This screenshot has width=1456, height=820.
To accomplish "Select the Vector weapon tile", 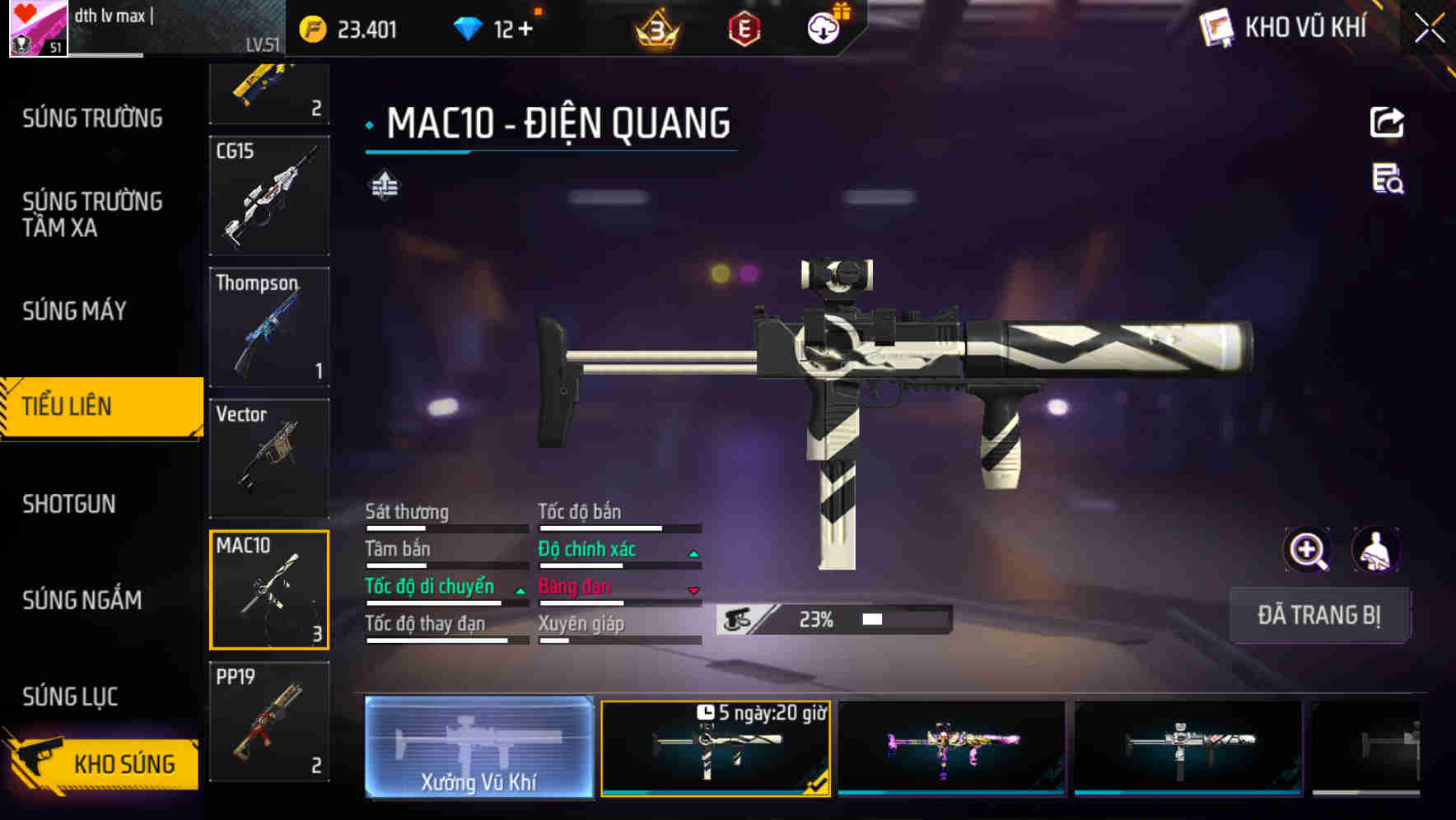I will [x=269, y=458].
